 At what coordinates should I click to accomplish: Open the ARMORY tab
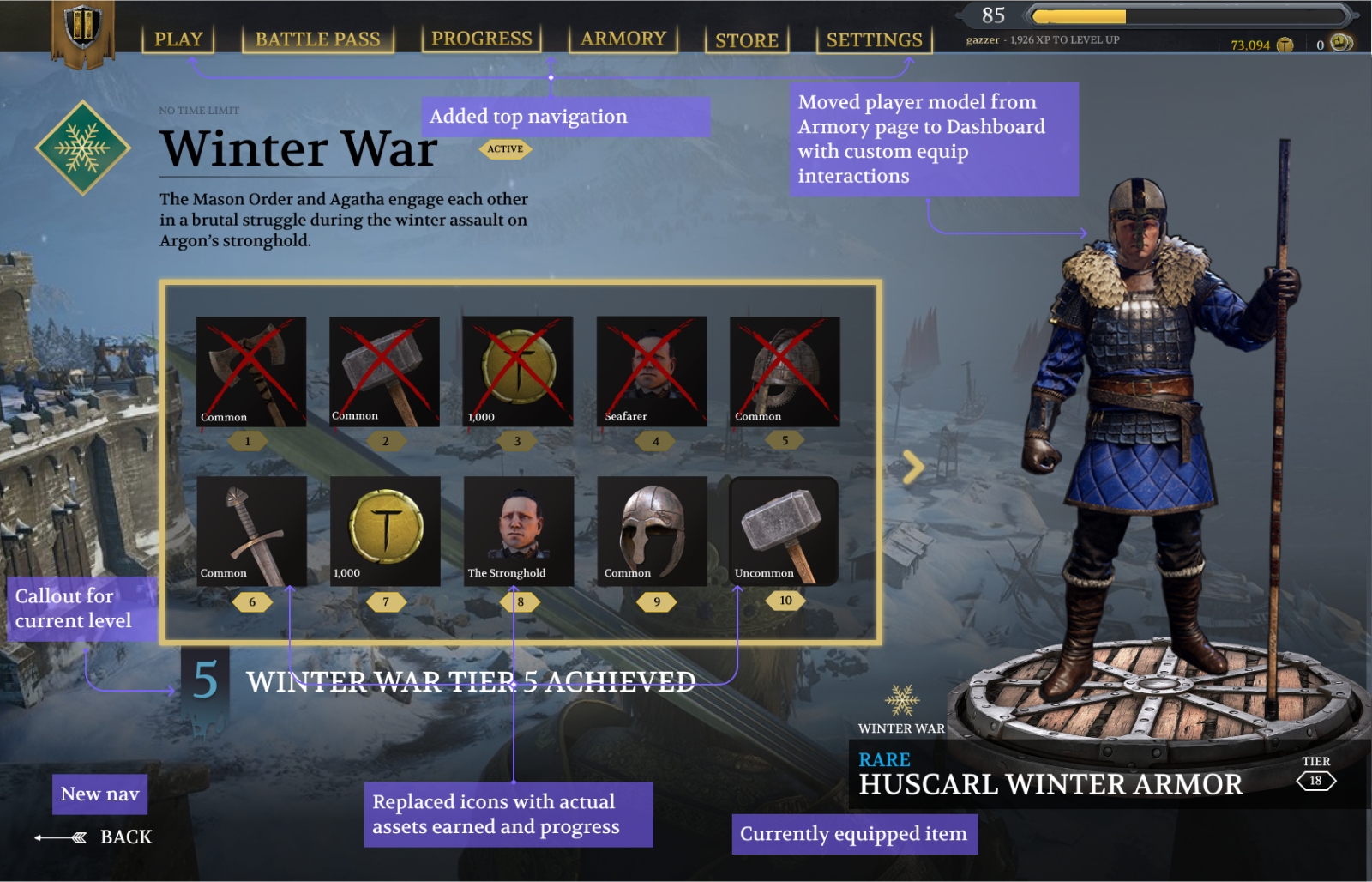623,39
